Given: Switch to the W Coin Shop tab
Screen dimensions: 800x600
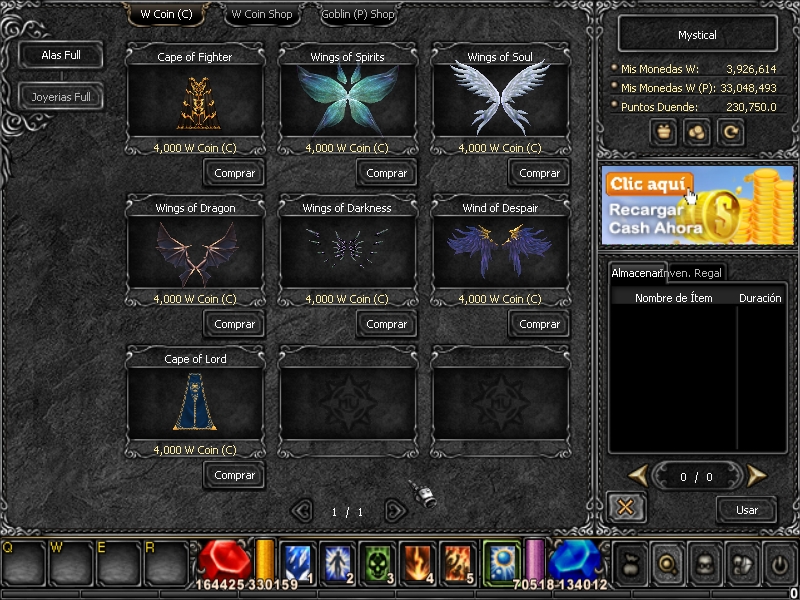Looking at the screenshot, I should 262,15.
